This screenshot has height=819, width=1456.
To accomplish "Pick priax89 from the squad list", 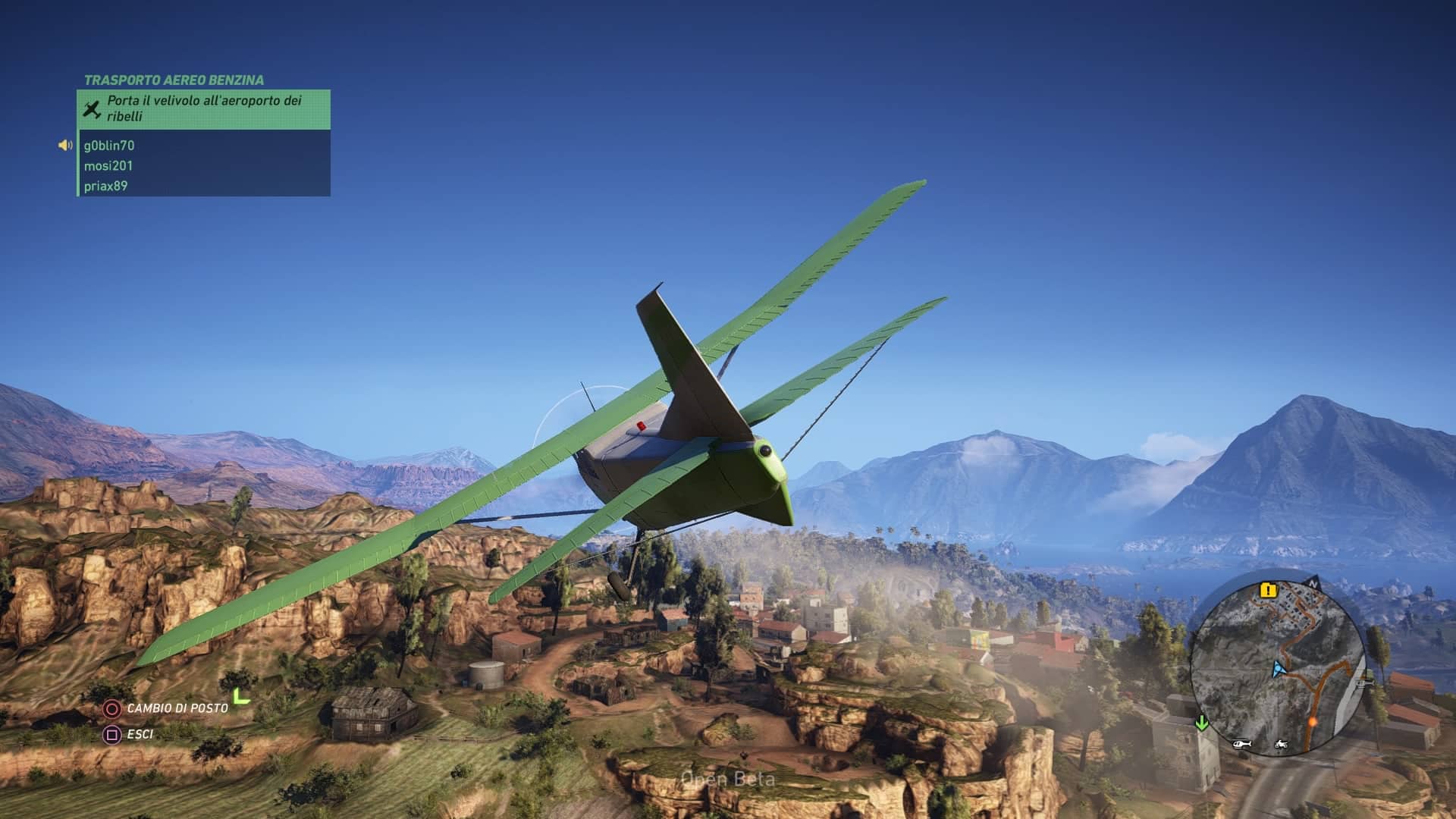I will pos(105,187).
